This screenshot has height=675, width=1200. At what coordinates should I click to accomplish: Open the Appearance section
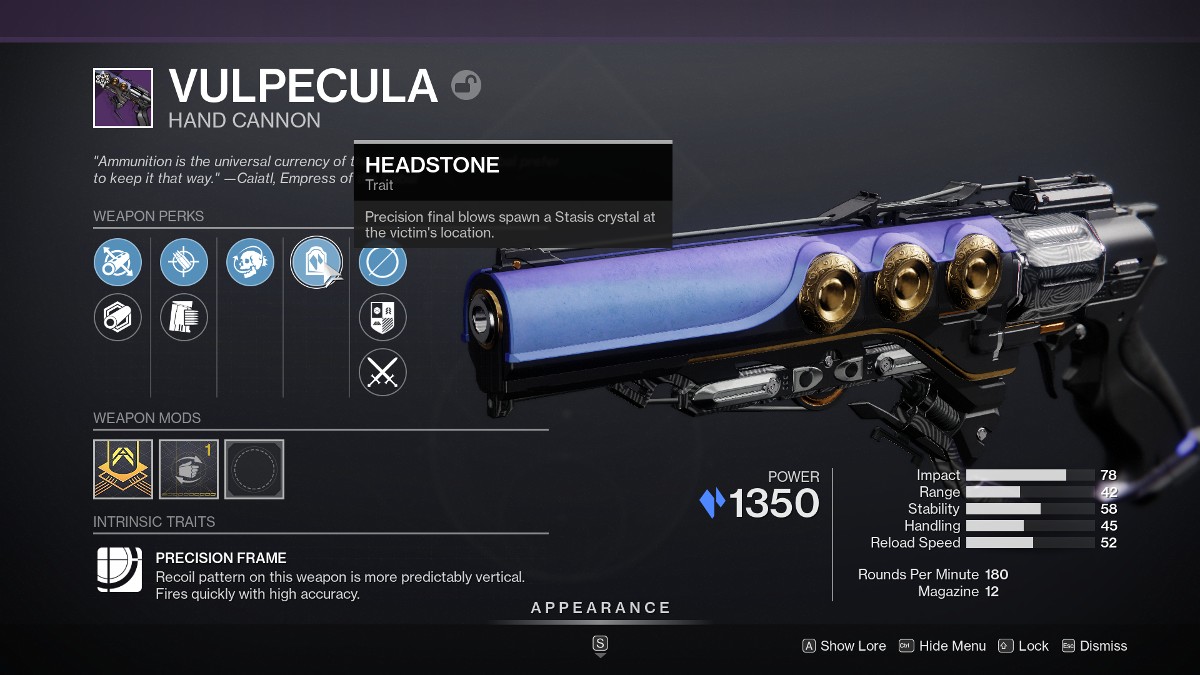(x=600, y=608)
